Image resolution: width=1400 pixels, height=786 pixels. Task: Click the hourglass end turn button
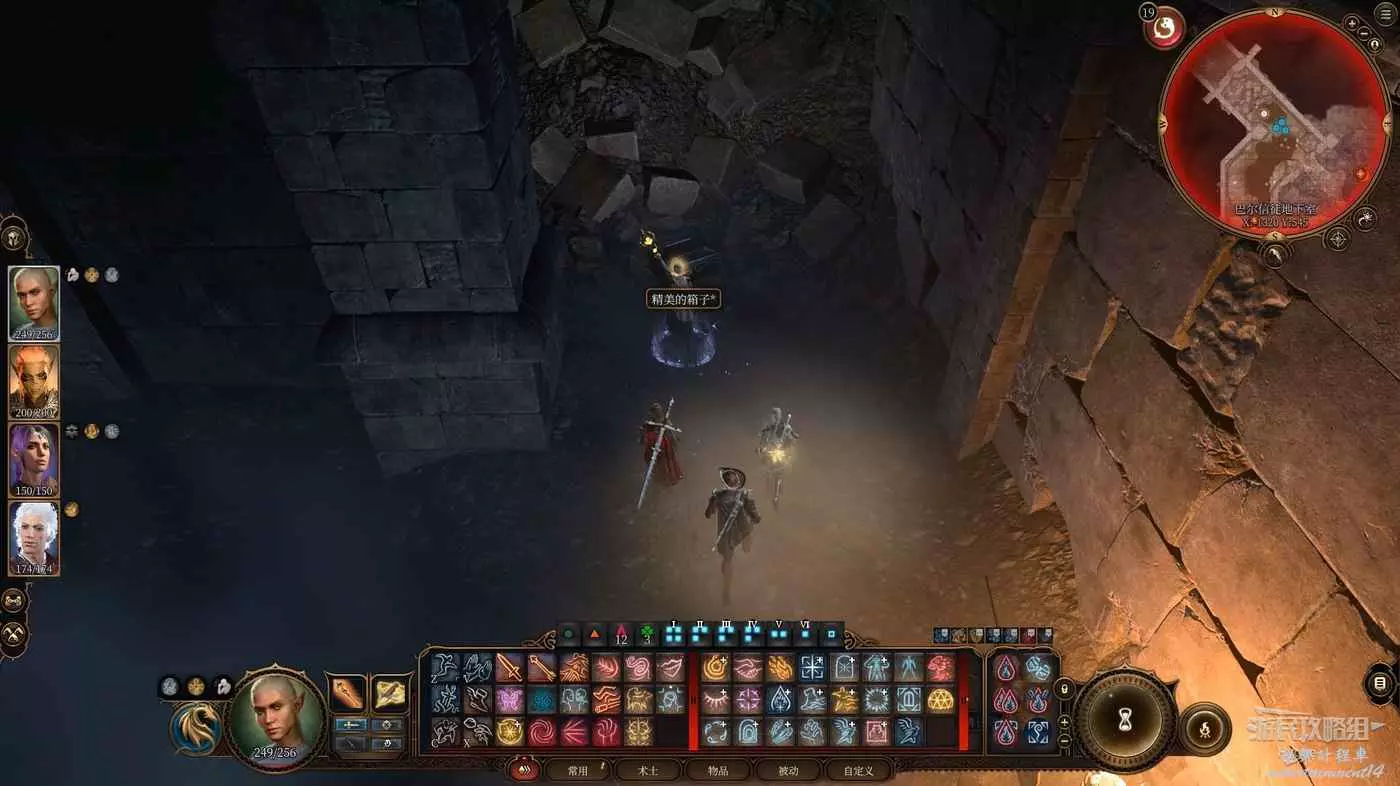[x=1124, y=718]
